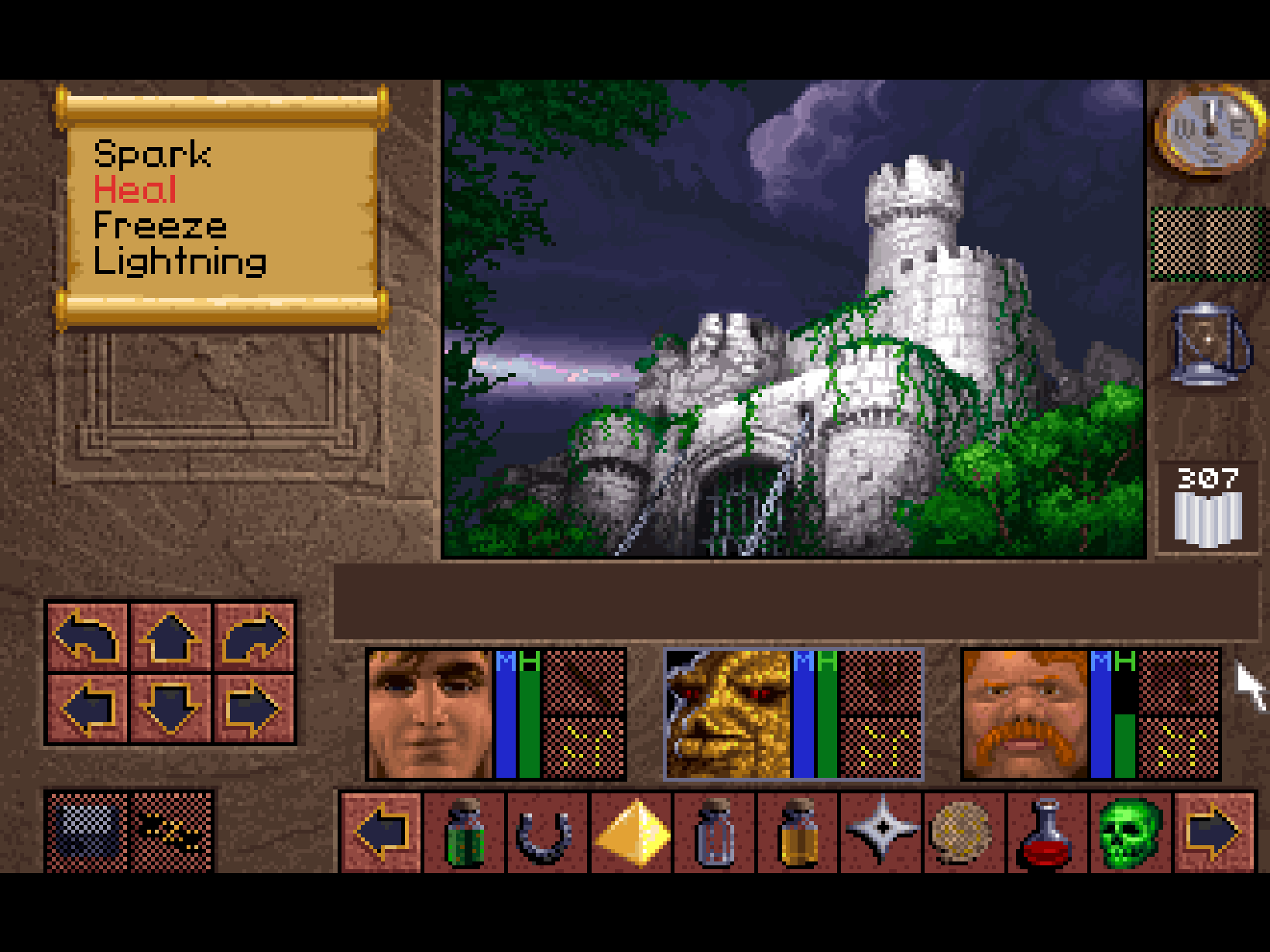Image resolution: width=1270 pixels, height=952 pixels.
Task: Pick the green skull from inventory
Action: pos(1130,834)
